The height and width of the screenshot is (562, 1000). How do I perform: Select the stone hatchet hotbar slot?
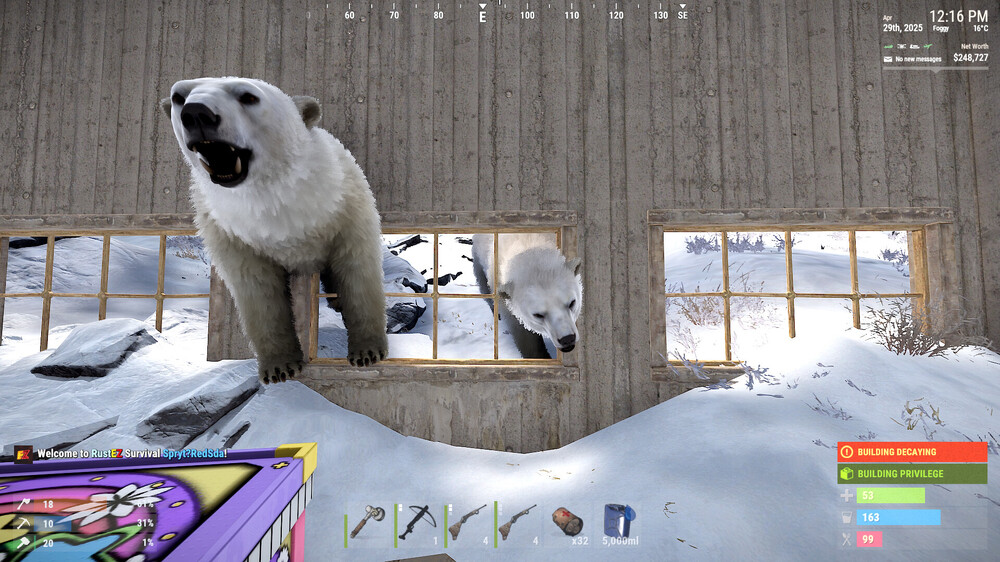[x=369, y=522]
